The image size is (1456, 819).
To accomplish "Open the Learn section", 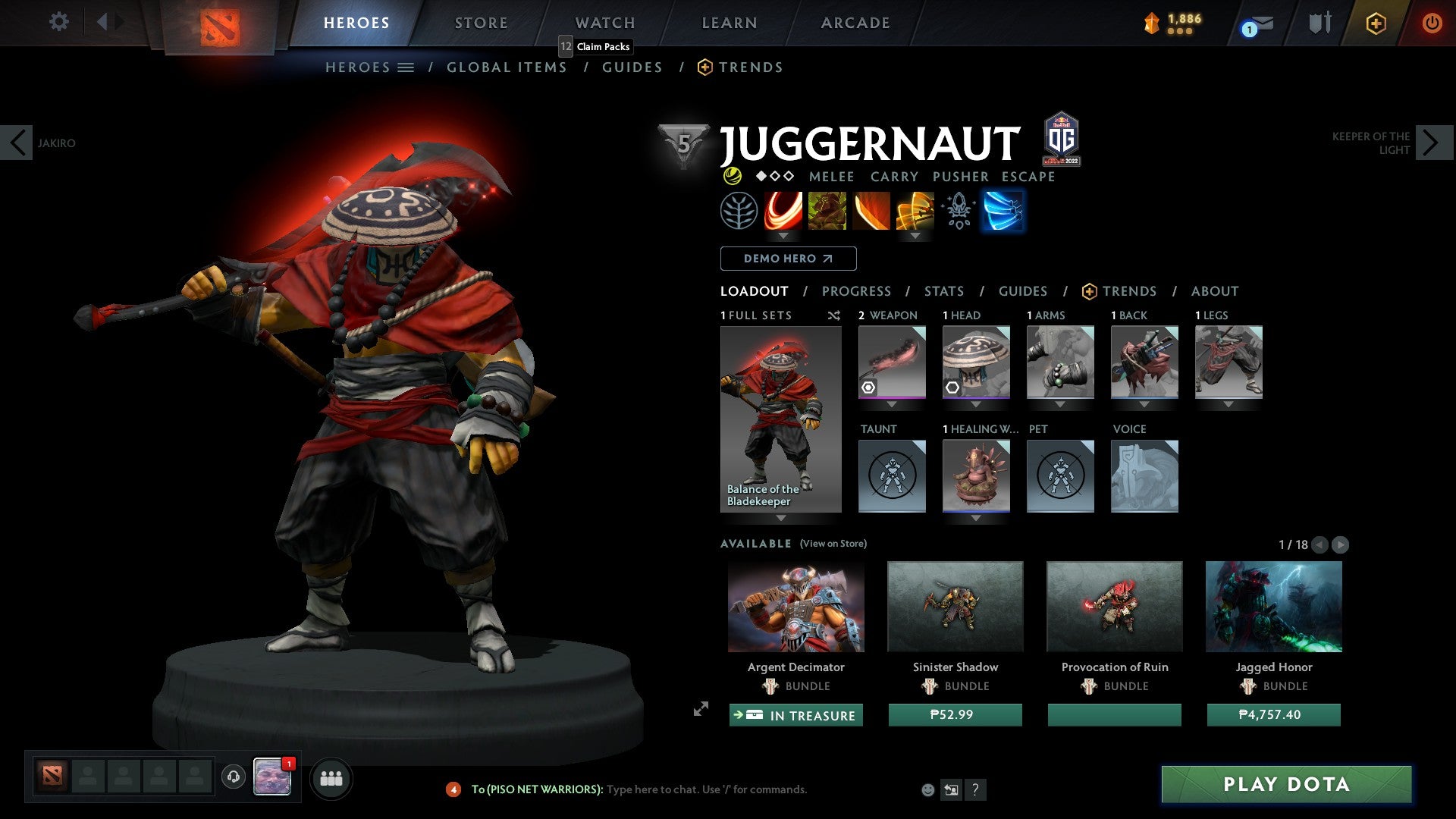I will [x=729, y=23].
